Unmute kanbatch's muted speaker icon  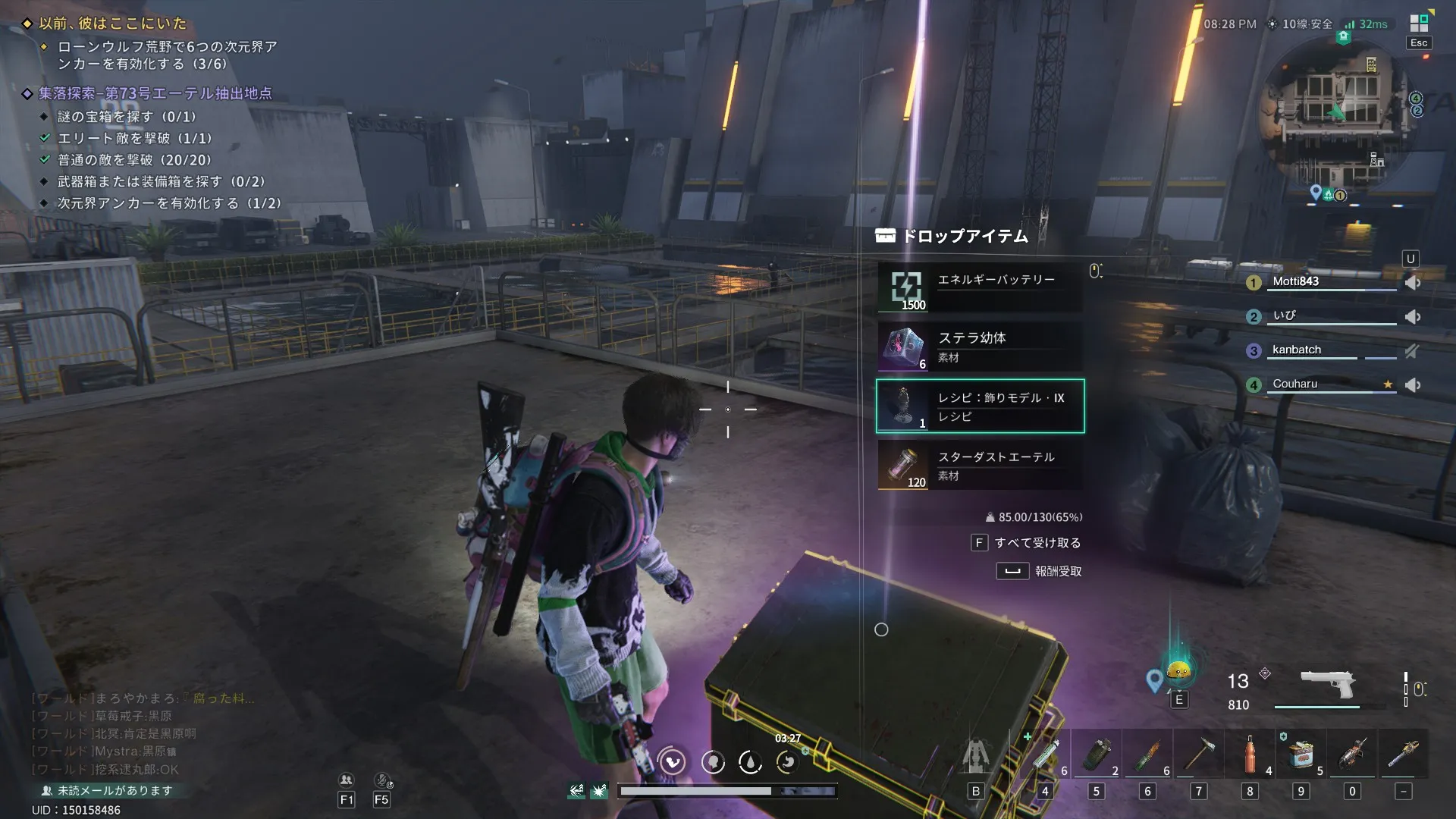(x=1411, y=351)
